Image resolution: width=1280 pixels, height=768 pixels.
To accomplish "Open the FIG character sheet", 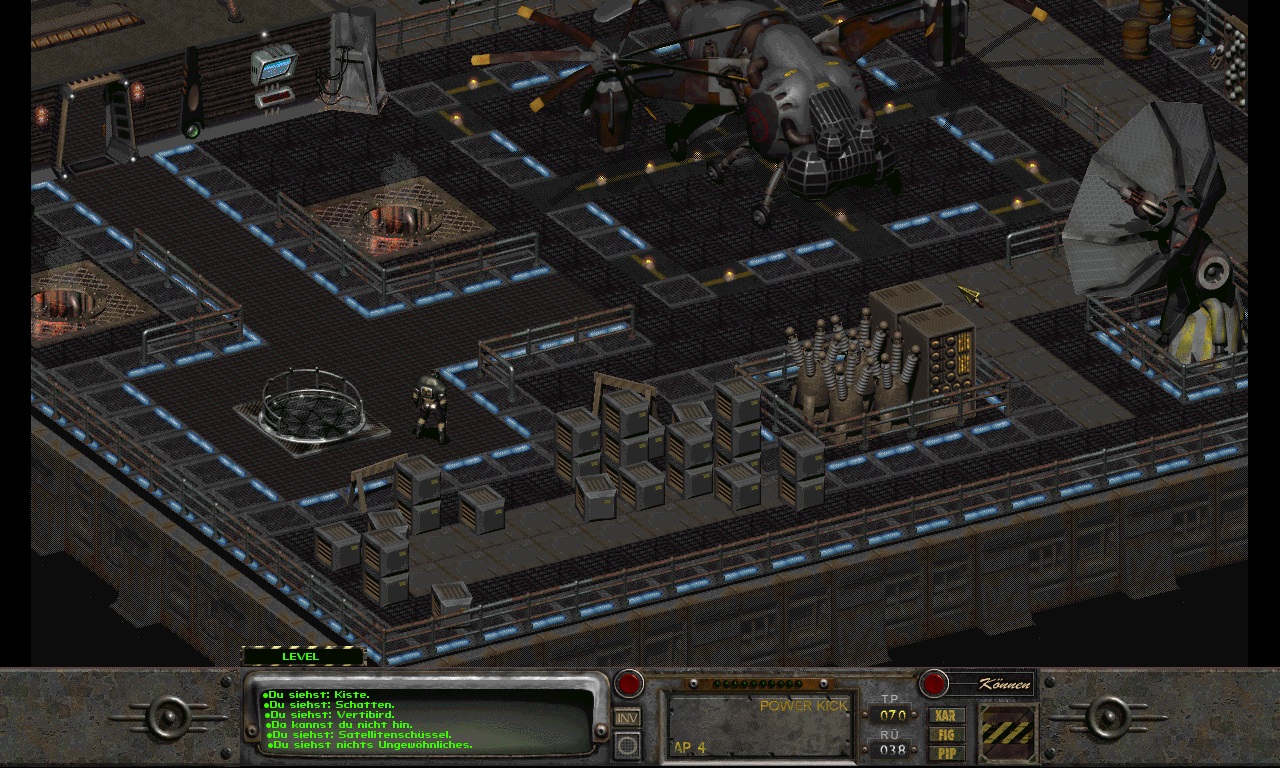I will tap(946, 734).
